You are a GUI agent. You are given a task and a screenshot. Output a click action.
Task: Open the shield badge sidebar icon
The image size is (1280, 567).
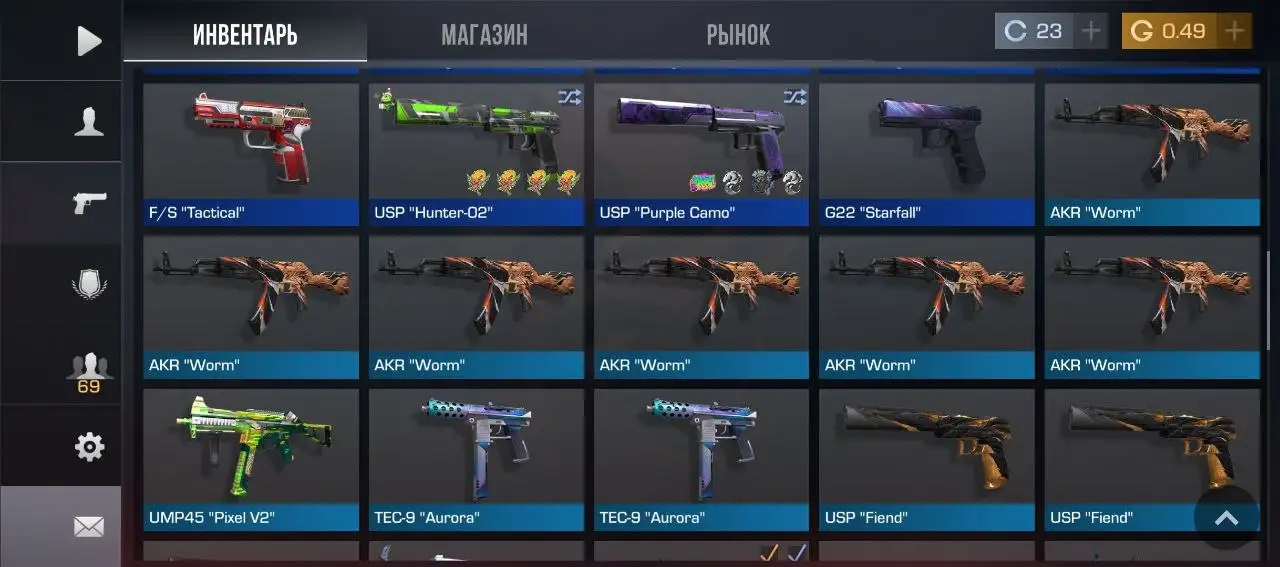point(89,285)
